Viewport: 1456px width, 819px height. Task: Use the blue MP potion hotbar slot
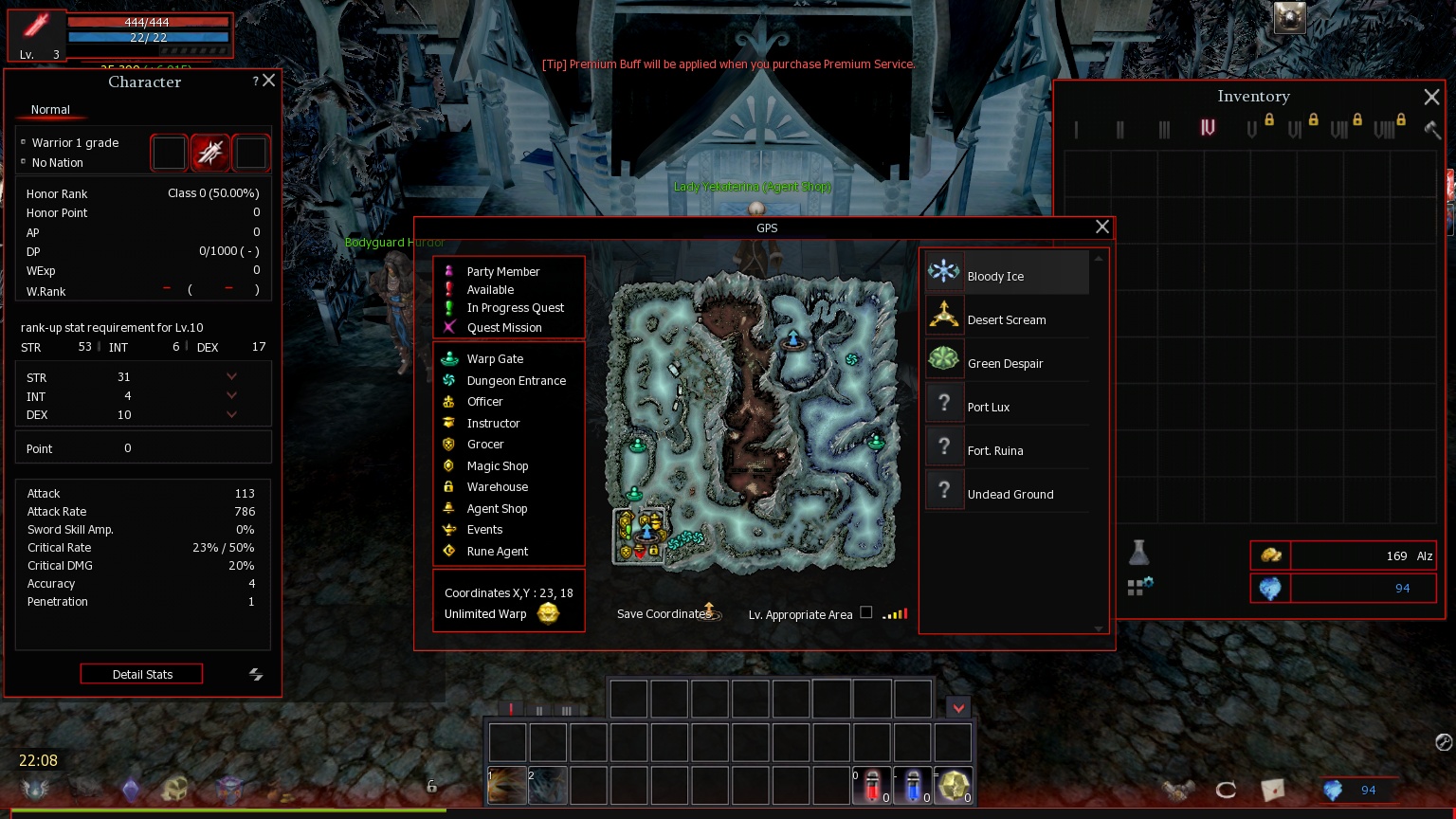tap(913, 786)
